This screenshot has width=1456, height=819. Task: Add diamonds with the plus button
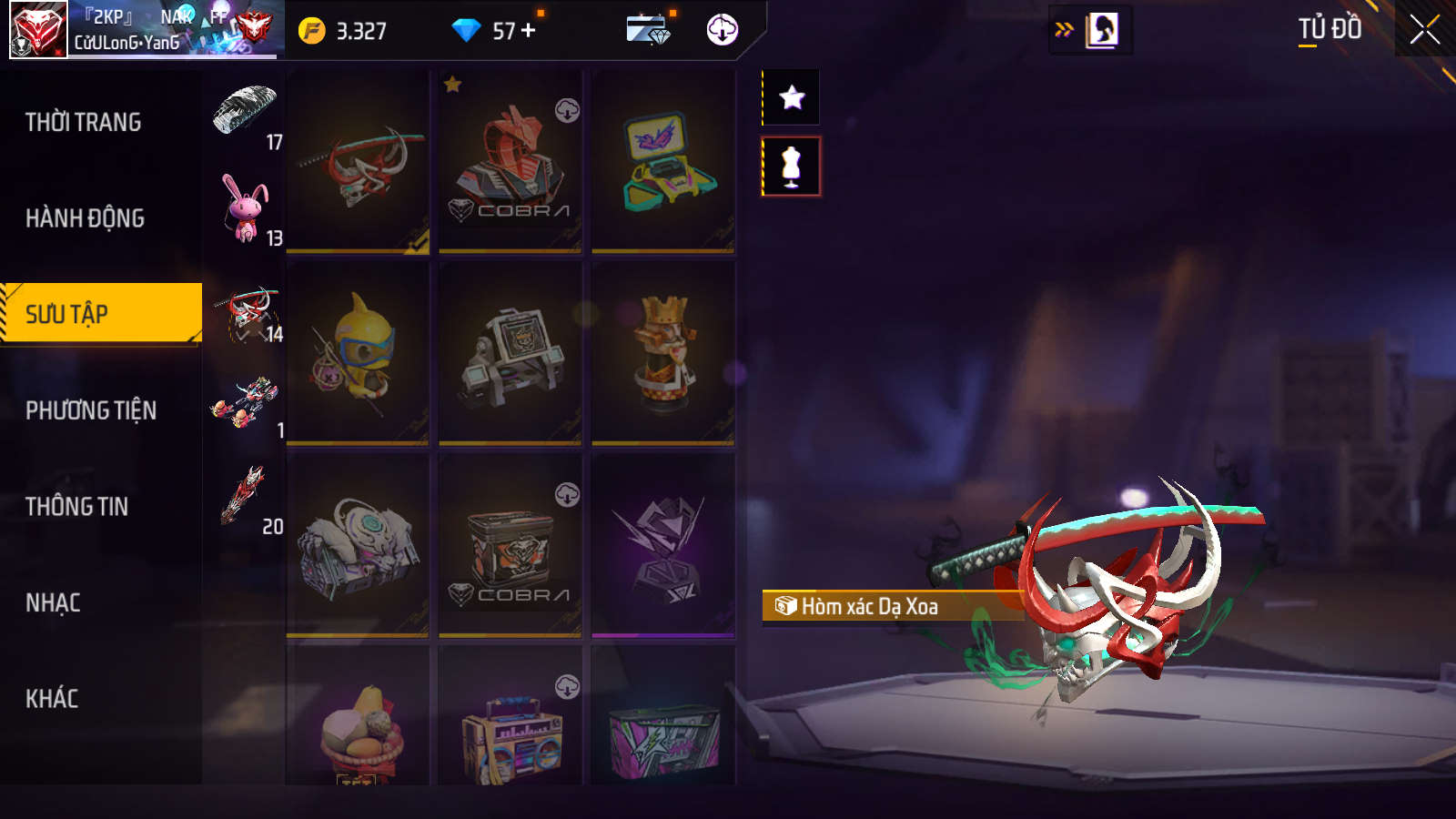point(529,31)
